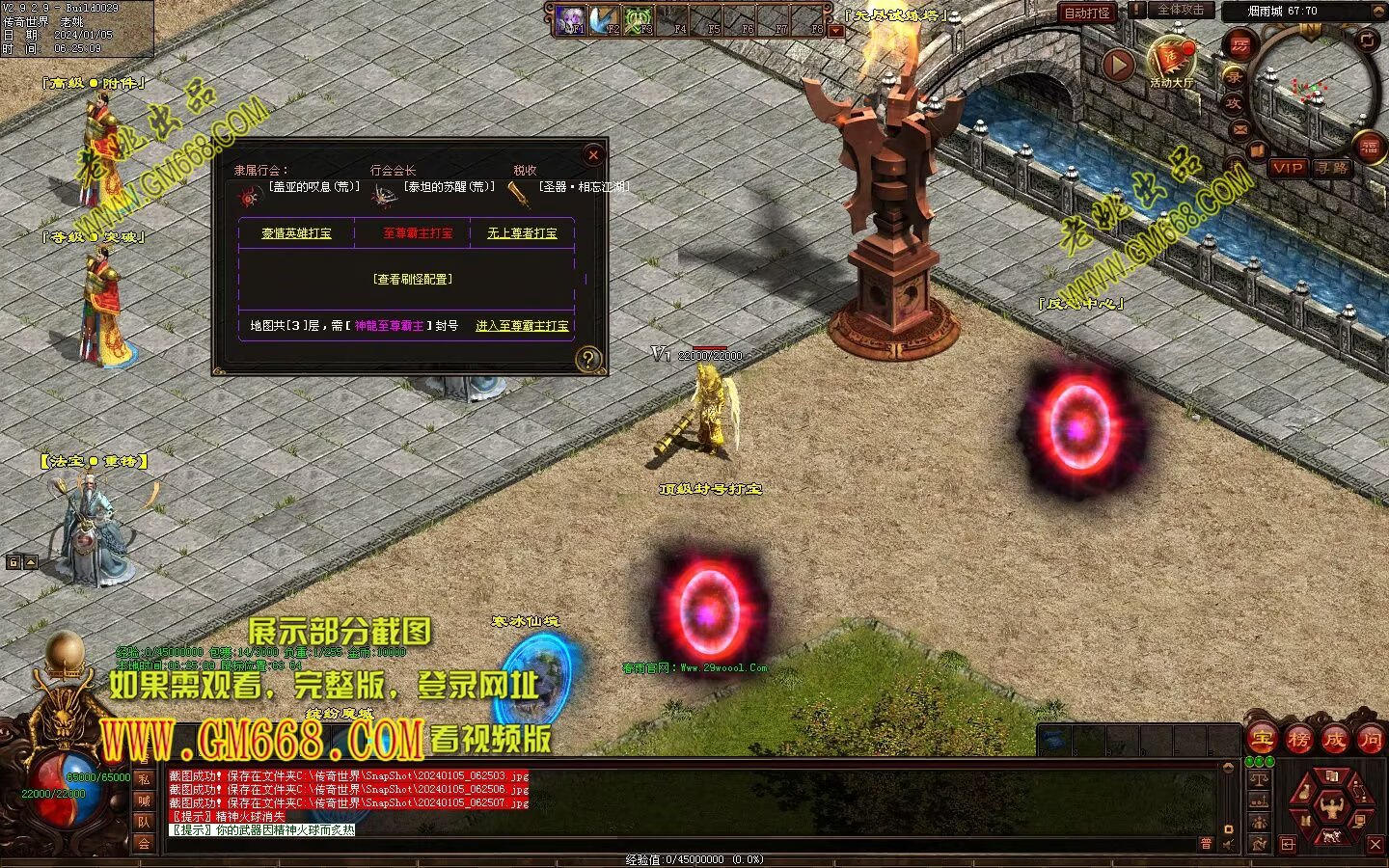This screenshot has width=1389, height=868.
Task: Close the treasure hunt dialog
Action: [x=593, y=154]
